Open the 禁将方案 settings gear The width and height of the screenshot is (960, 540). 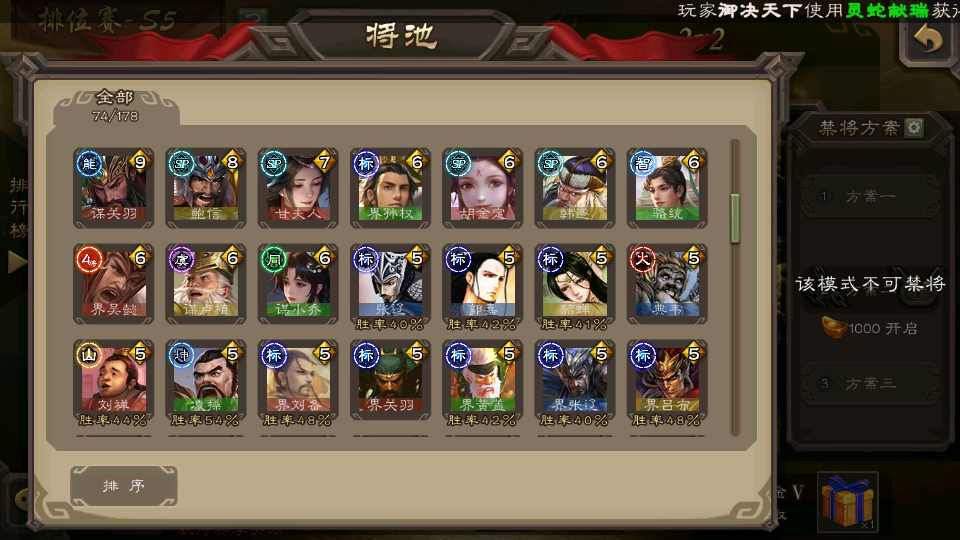(x=914, y=128)
